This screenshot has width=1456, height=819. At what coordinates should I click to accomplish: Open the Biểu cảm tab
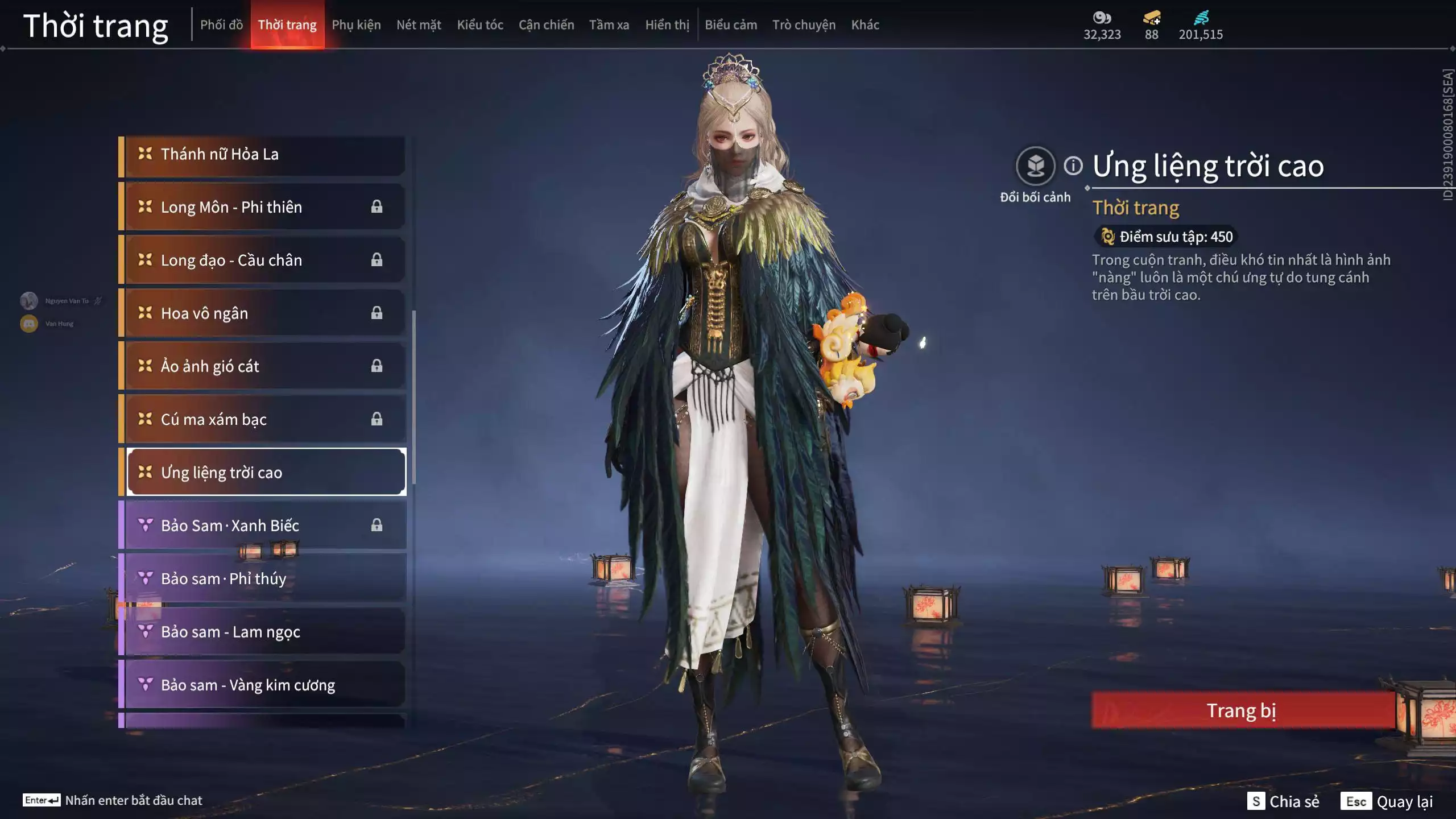pyautogui.click(x=731, y=25)
